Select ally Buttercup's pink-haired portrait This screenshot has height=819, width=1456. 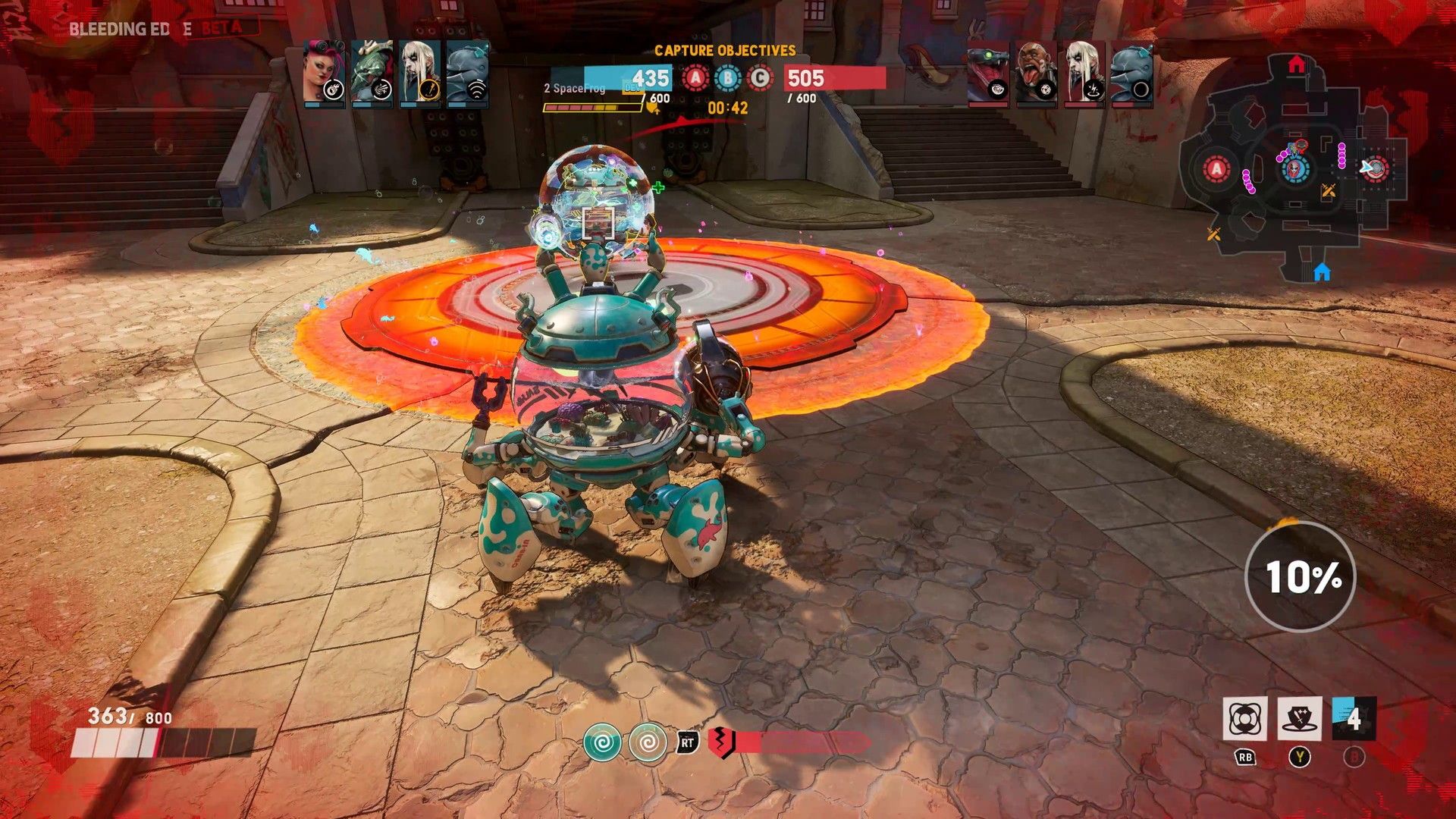325,73
